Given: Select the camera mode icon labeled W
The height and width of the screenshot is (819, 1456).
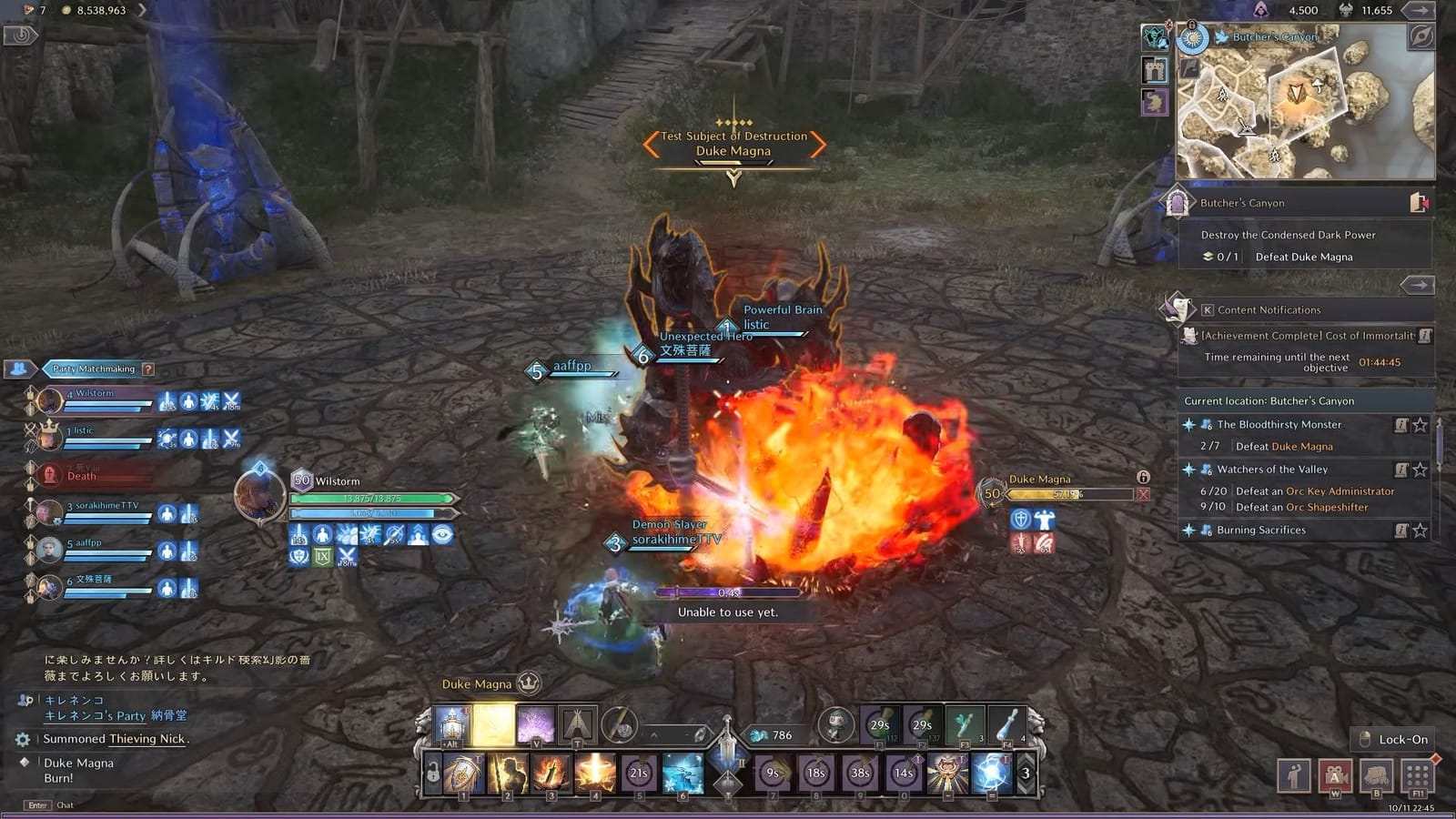Looking at the screenshot, I should click(x=1335, y=775).
